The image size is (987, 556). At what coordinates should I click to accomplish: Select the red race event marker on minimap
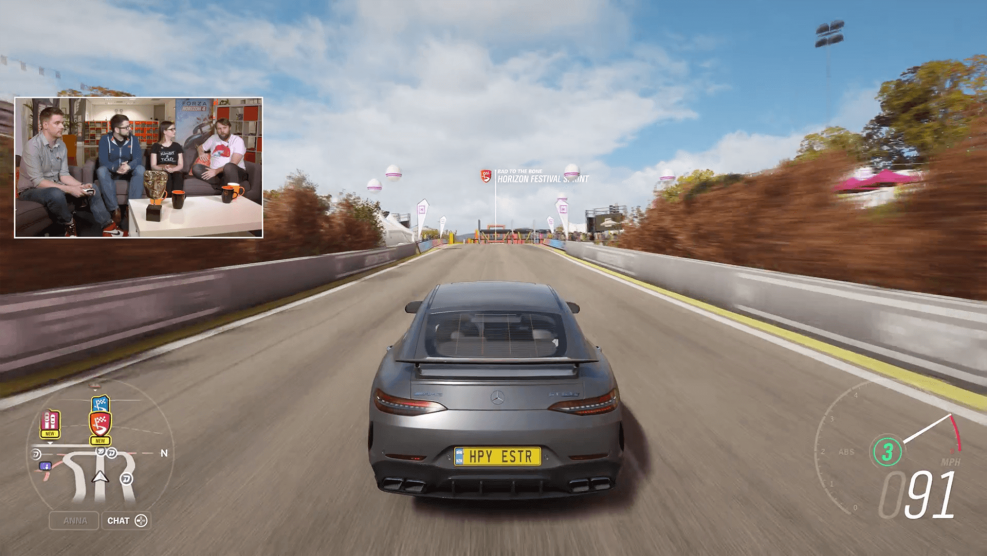[x=100, y=424]
